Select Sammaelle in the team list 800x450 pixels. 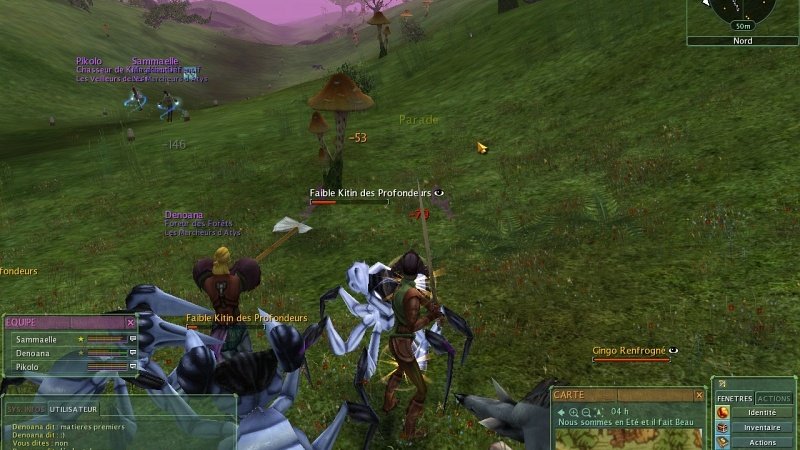click(36, 340)
